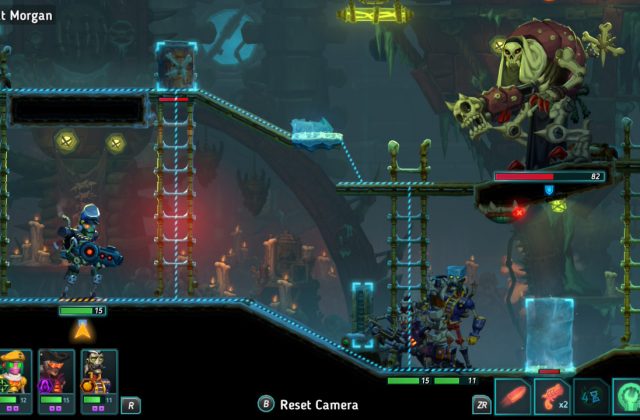640x420 pixels.
Task: Activate the green glowing ability icon
Action: click(x=628, y=396)
